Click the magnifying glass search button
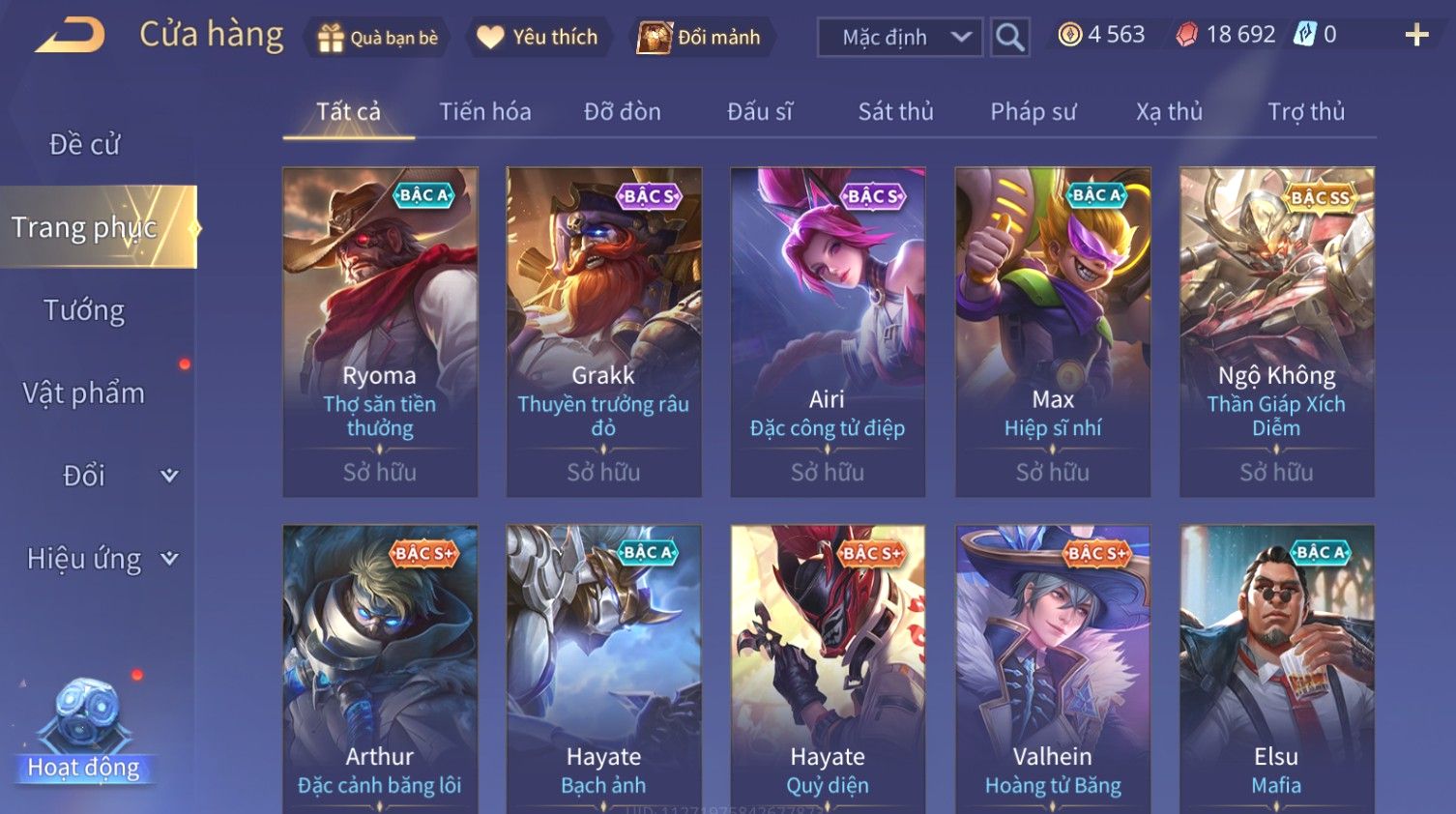This screenshot has height=814, width=1456. (1009, 38)
